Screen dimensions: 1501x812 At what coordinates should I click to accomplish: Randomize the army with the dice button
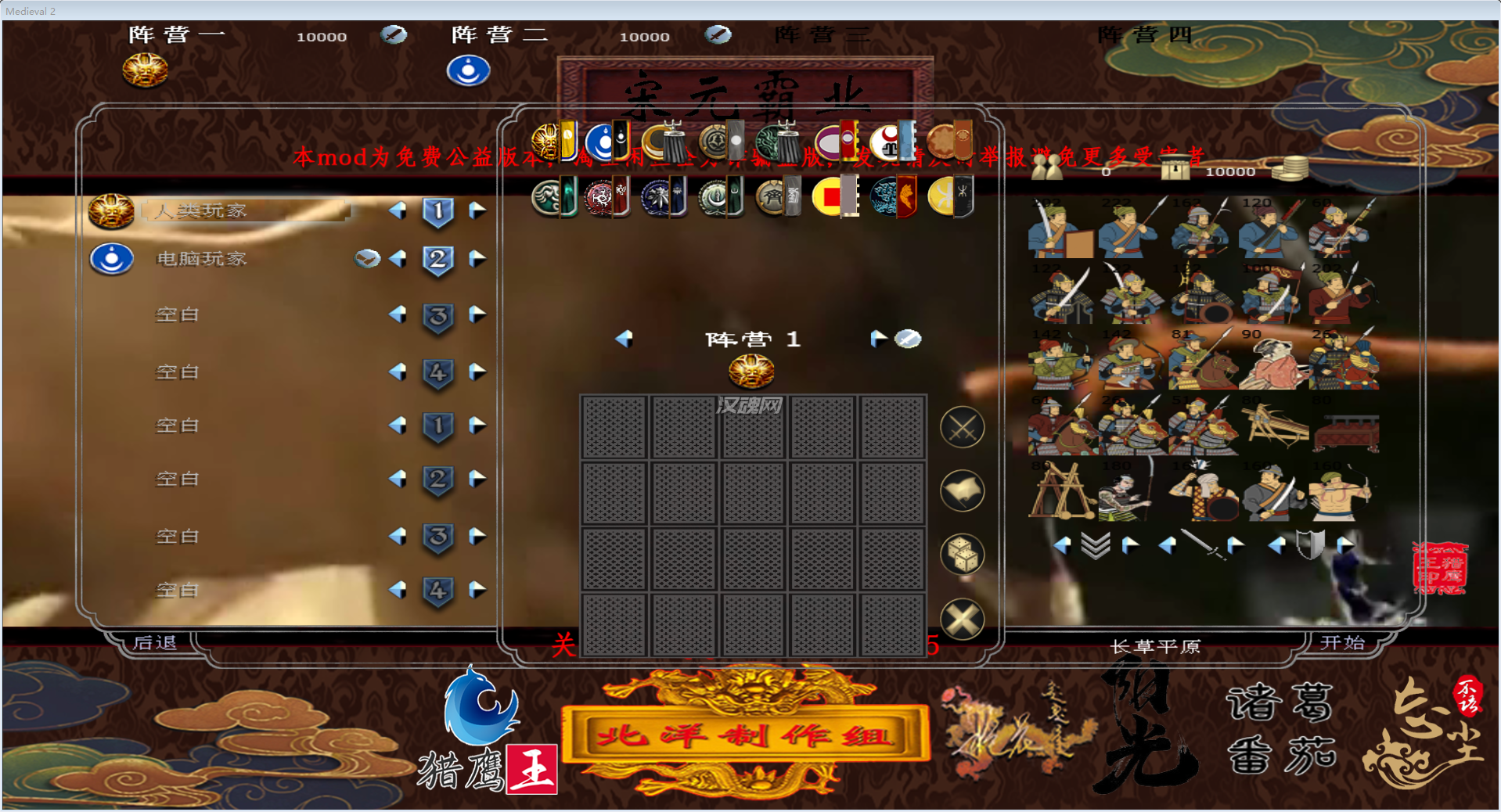[x=962, y=555]
